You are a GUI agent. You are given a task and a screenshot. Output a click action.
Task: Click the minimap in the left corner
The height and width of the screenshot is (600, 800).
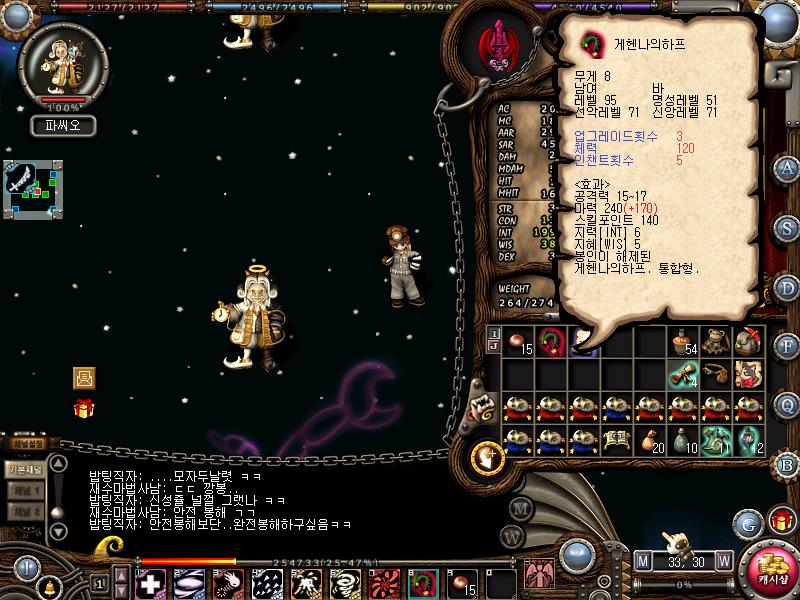(x=32, y=188)
